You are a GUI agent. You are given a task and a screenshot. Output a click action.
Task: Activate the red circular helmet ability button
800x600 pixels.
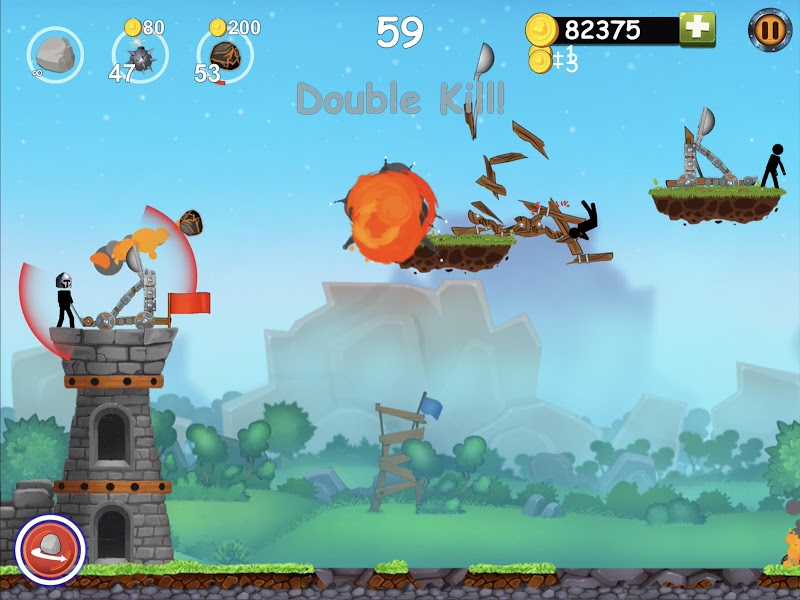pos(50,549)
